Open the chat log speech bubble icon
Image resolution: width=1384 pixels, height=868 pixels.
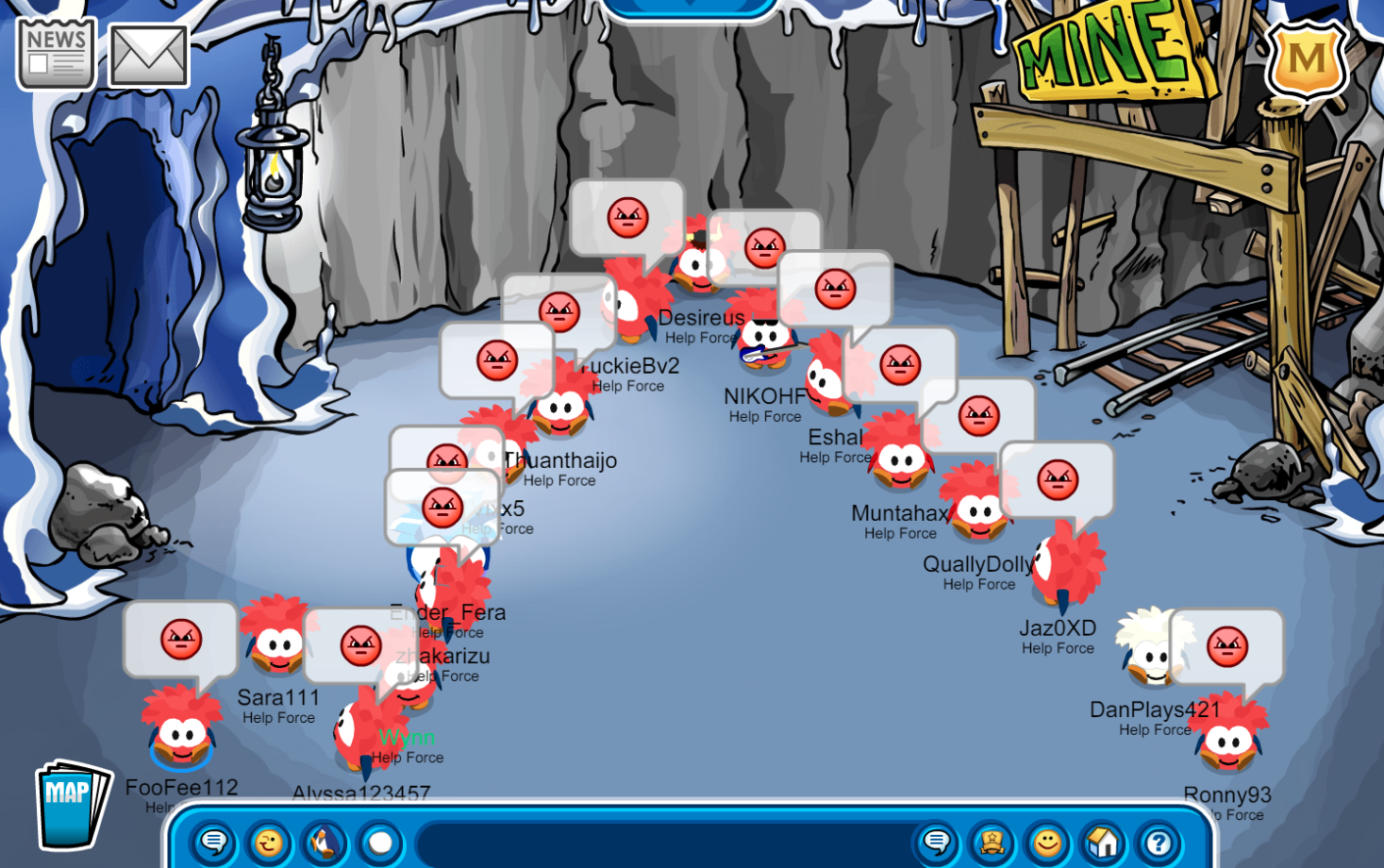tap(935, 843)
